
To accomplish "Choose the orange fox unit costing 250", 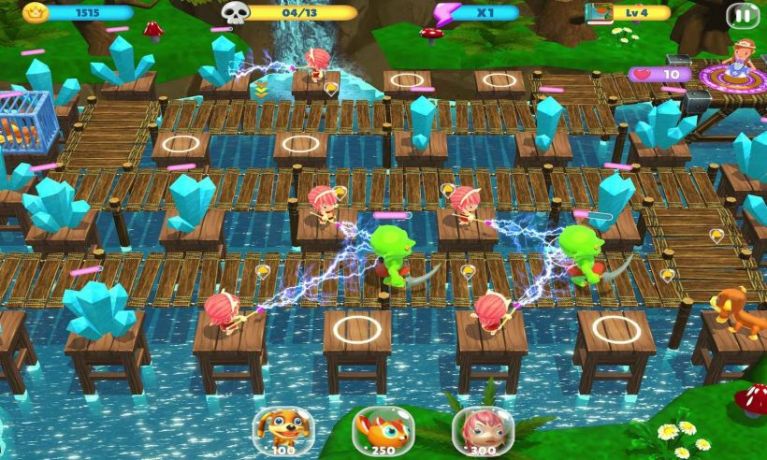I will pyautogui.click(x=383, y=430).
